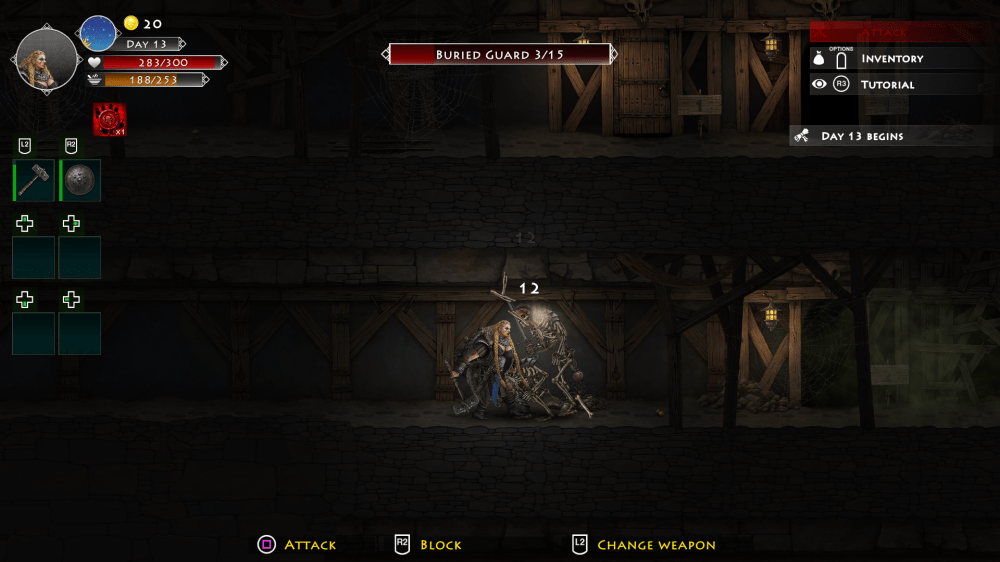Viewport: 1000px width, 562px height.
Task: Click the red status effect icon
Action: click(109, 120)
